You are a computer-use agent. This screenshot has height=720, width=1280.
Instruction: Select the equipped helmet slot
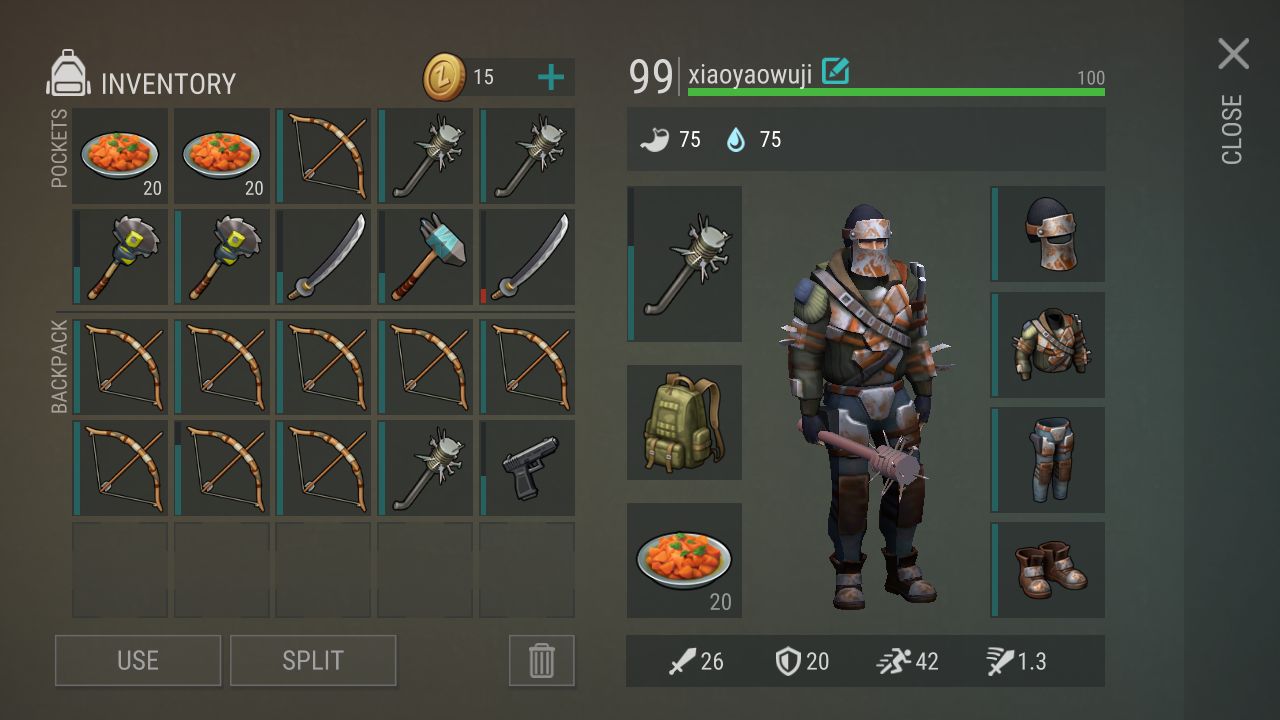pos(1049,233)
